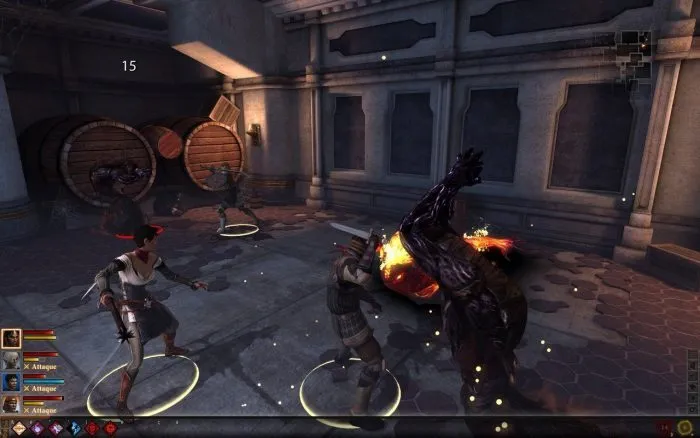Image resolution: width=700 pixels, height=438 pixels.
Task: Select the party leader's highlighted portrait
Action: click(12, 338)
